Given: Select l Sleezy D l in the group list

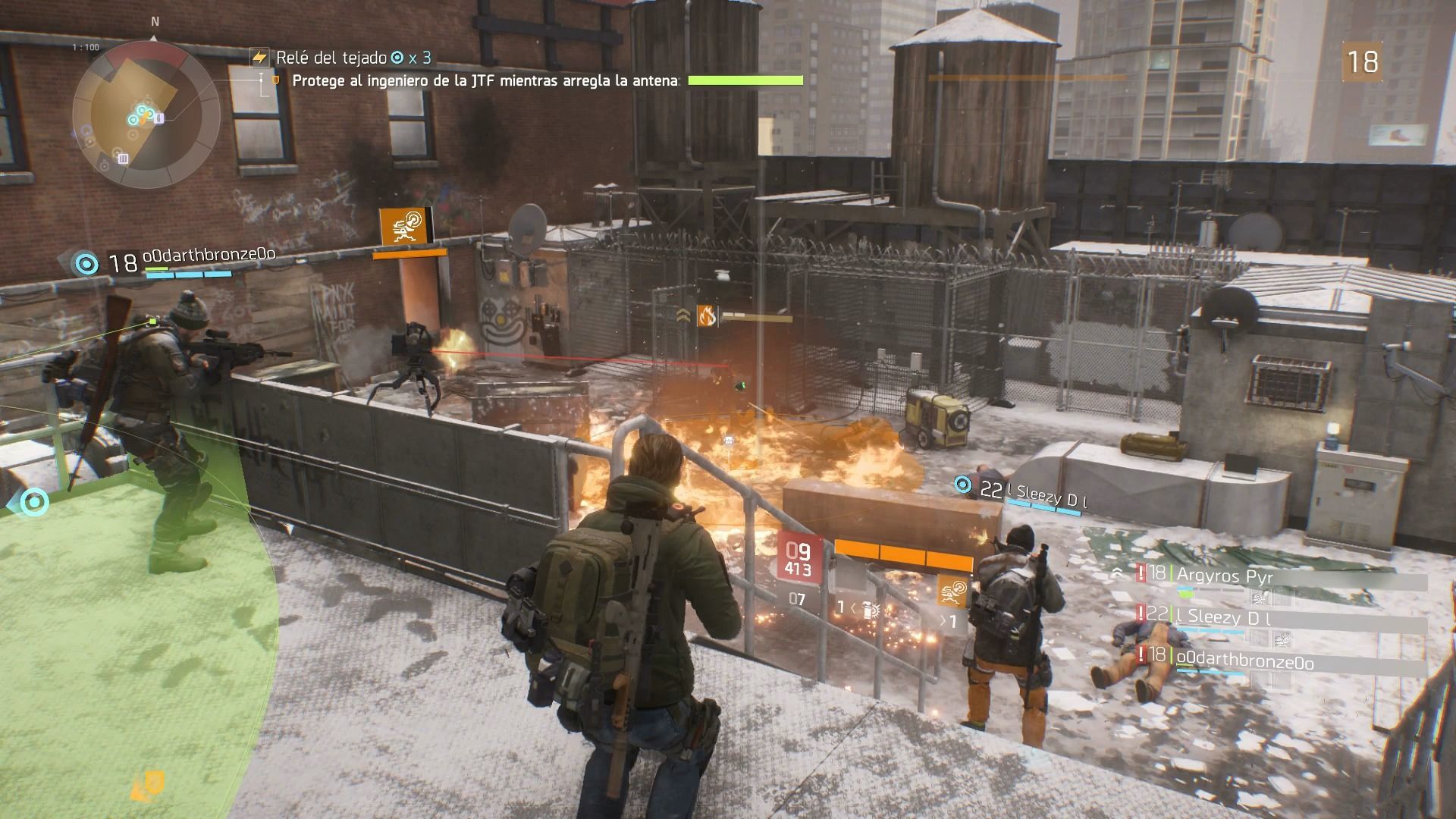Looking at the screenshot, I should [x=1224, y=617].
